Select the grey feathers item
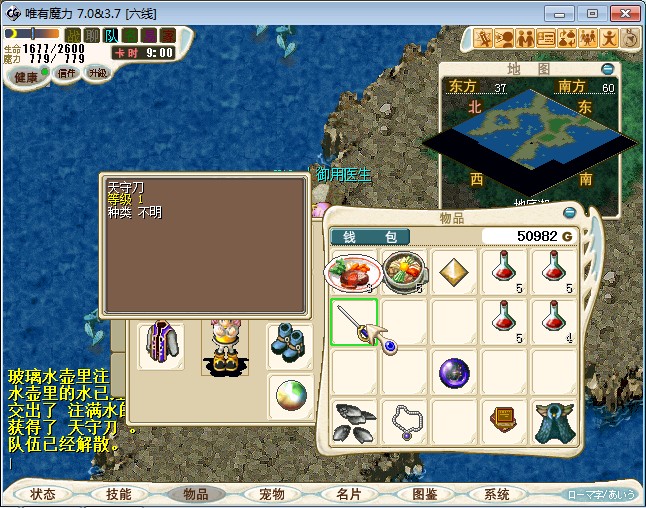 (354, 422)
